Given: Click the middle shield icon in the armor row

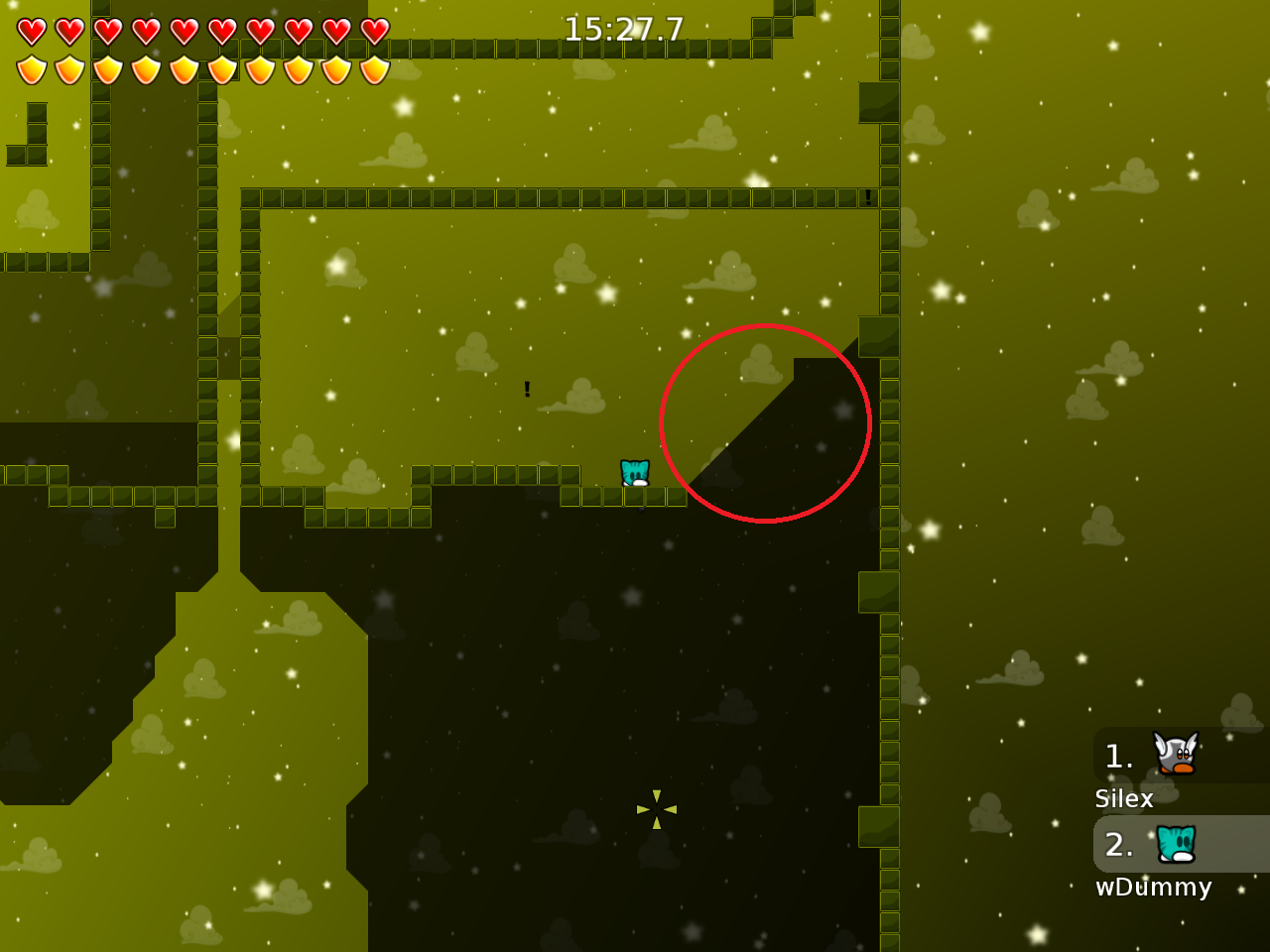Looking at the screenshot, I should pos(184,69).
